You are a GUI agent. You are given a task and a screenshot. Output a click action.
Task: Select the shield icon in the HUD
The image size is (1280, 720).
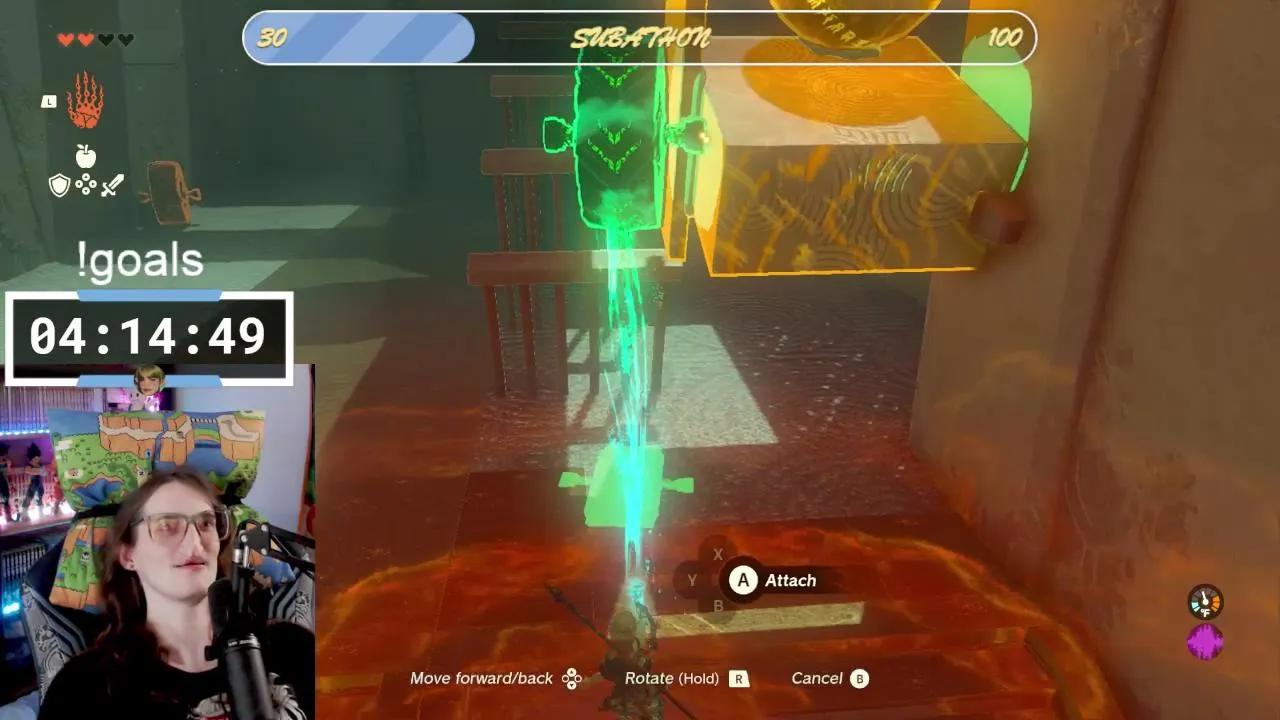(59, 185)
